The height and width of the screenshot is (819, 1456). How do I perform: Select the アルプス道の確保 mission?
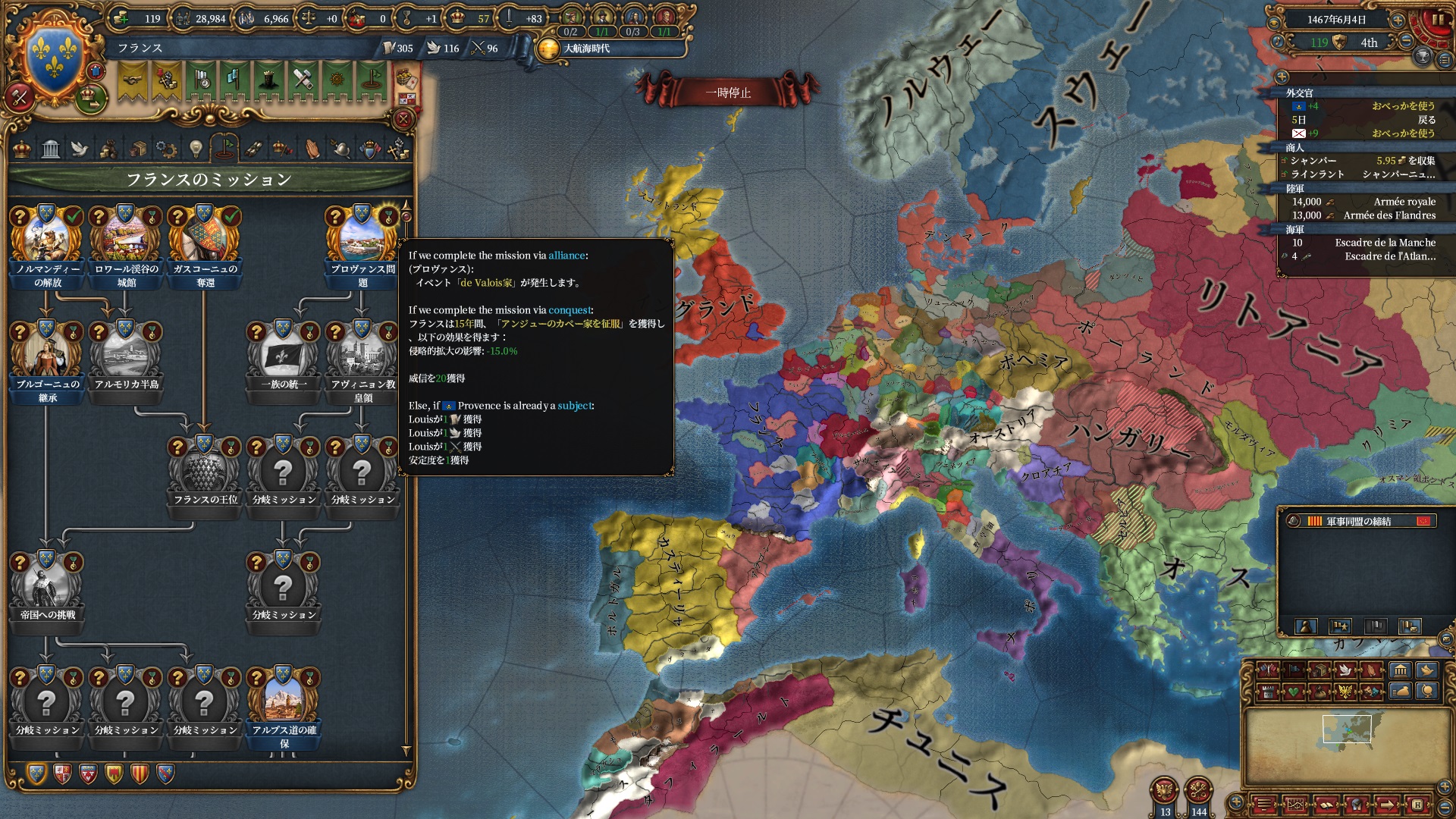pyautogui.click(x=284, y=702)
